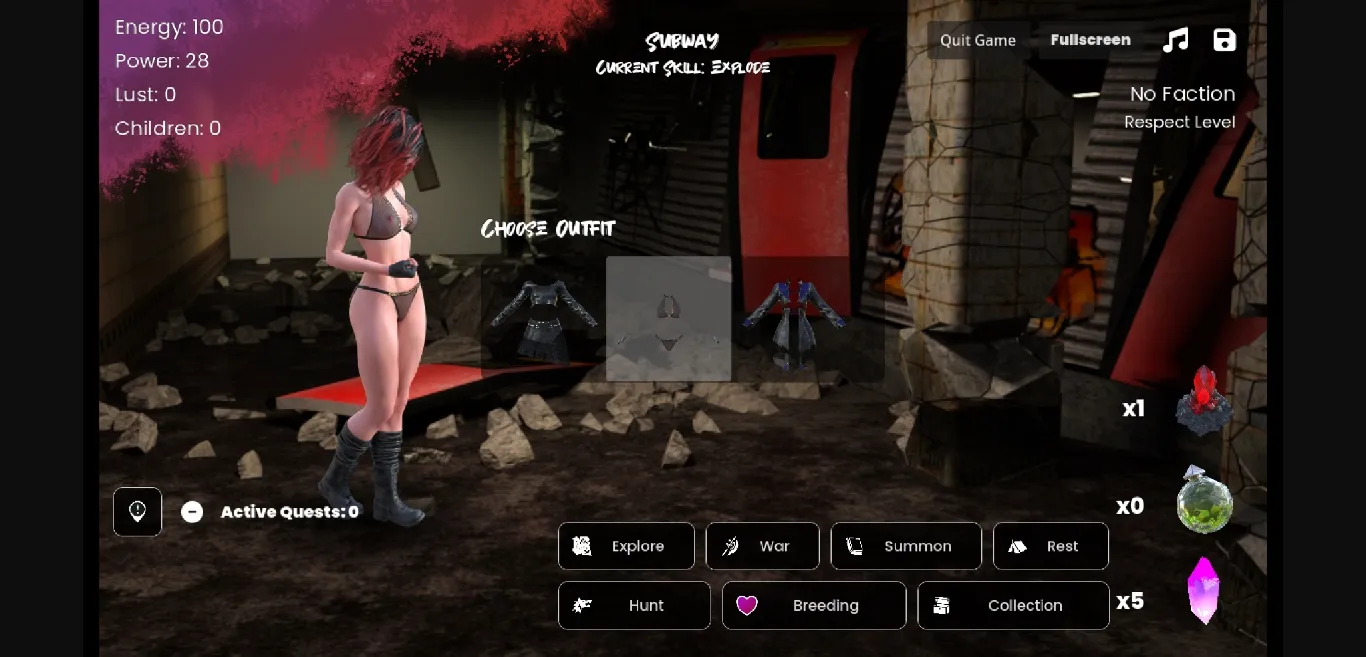
Task: Pick the blue coat outfit
Action: coord(794,319)
